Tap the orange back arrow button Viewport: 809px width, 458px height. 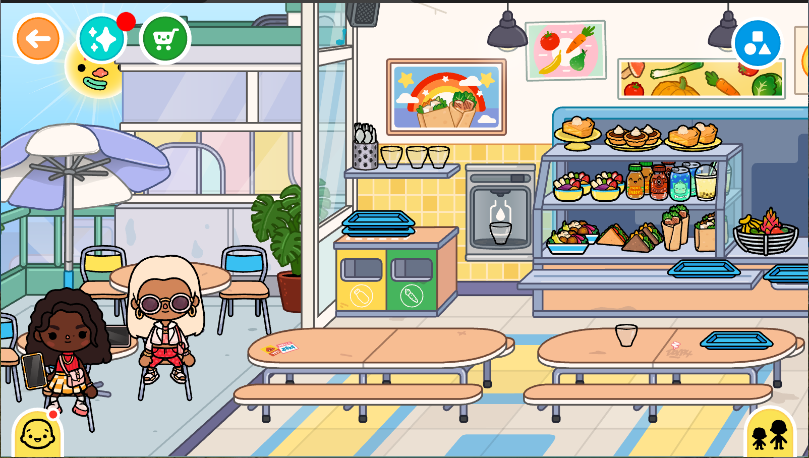click(38, 39)
